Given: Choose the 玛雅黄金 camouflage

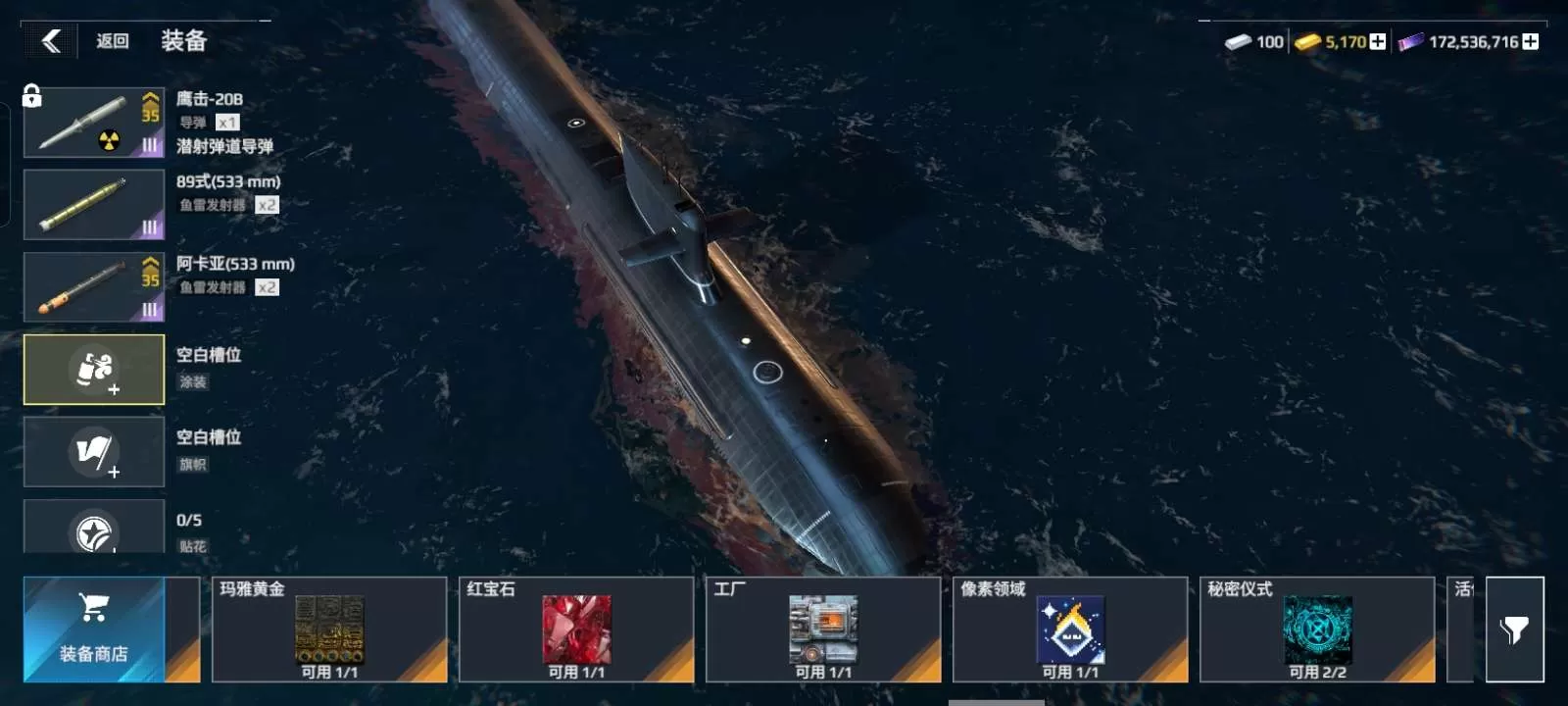Looking at the screenshot, I should pyautogui.click(x=329, y=630).
